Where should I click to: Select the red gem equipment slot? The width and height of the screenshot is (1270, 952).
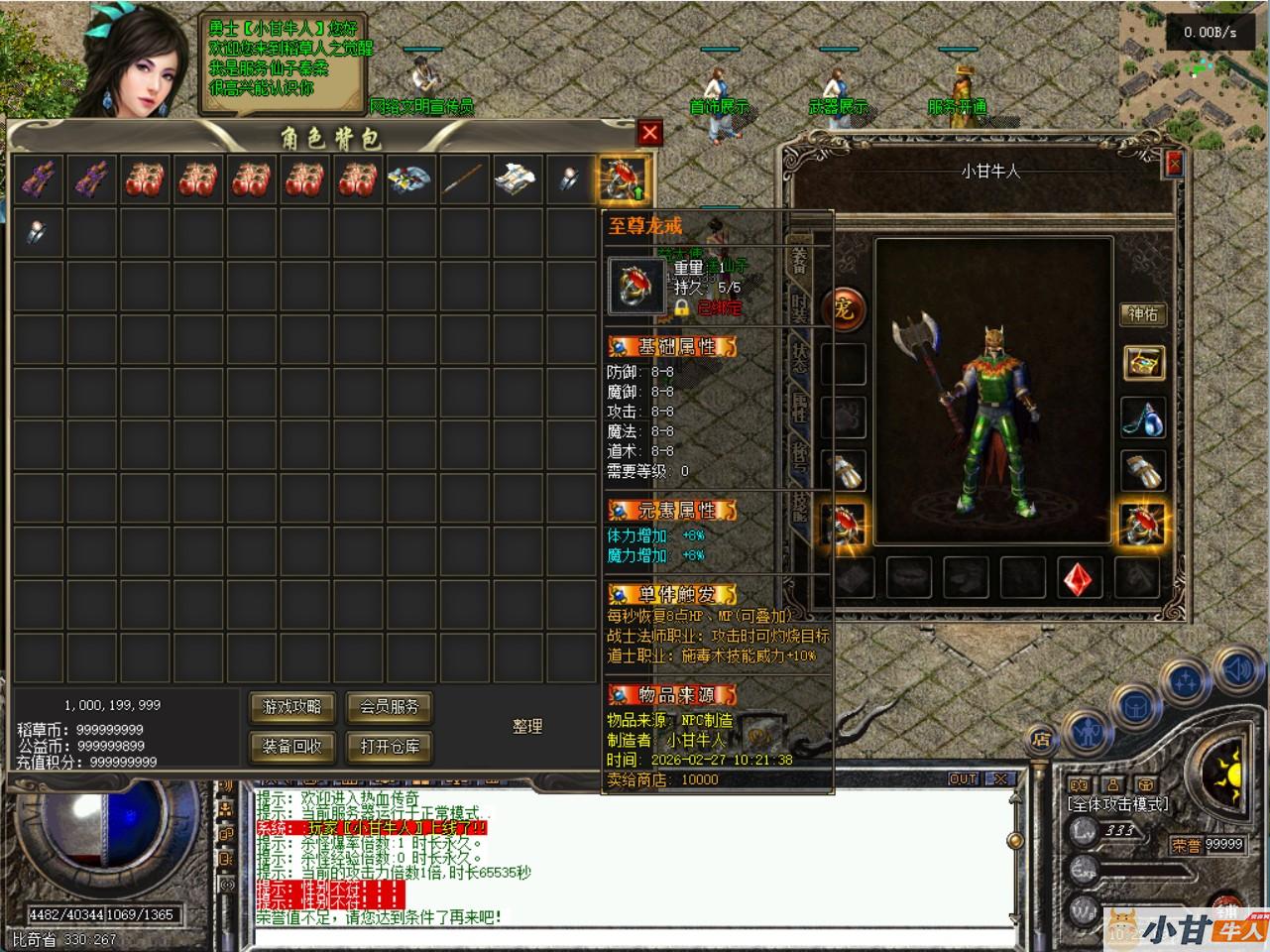coord(1080,577)
